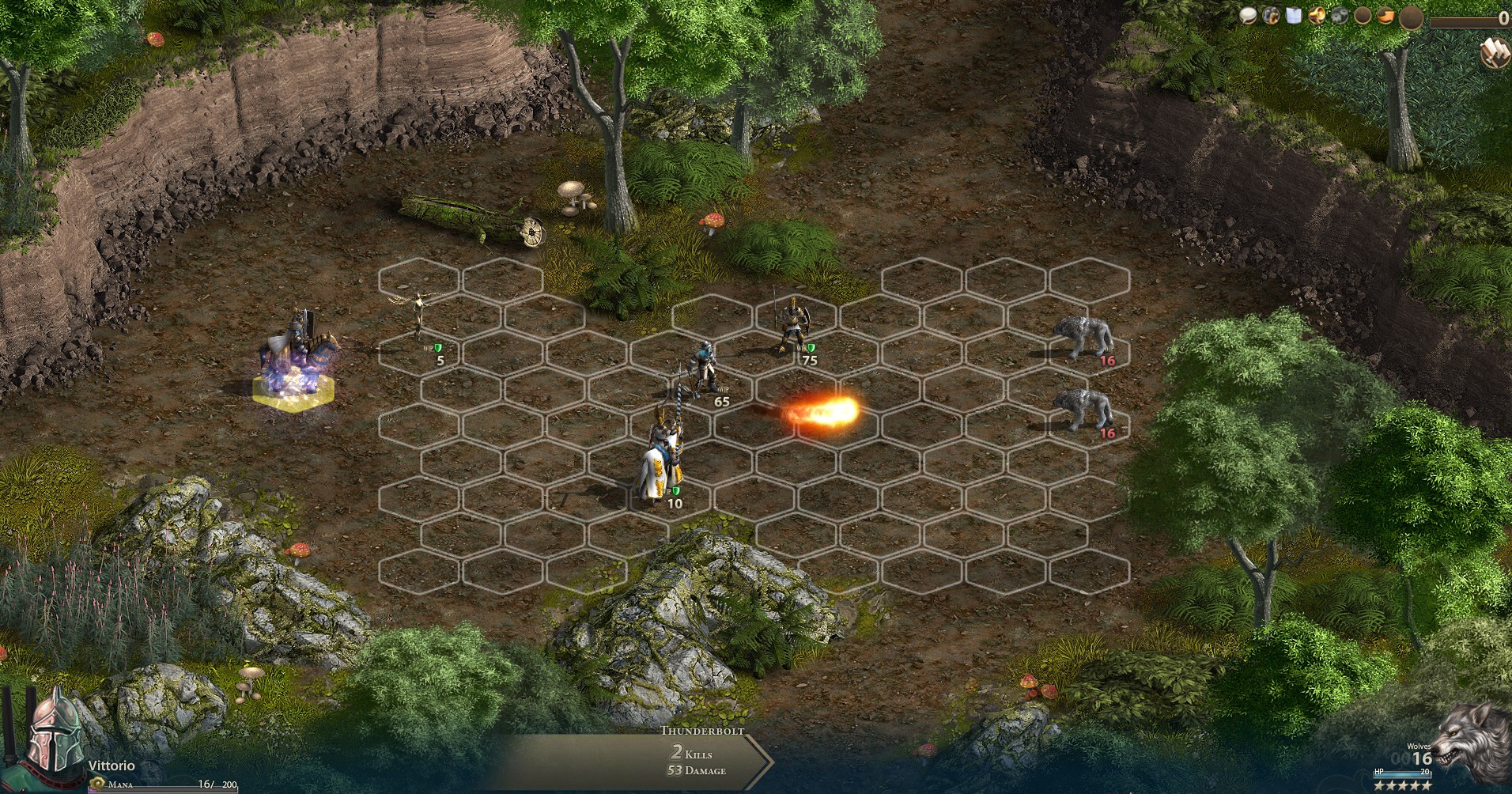Toggle sound with the horn icon
The image size is (1512, 794).
pyautogui.click(x=1317, y=13)
